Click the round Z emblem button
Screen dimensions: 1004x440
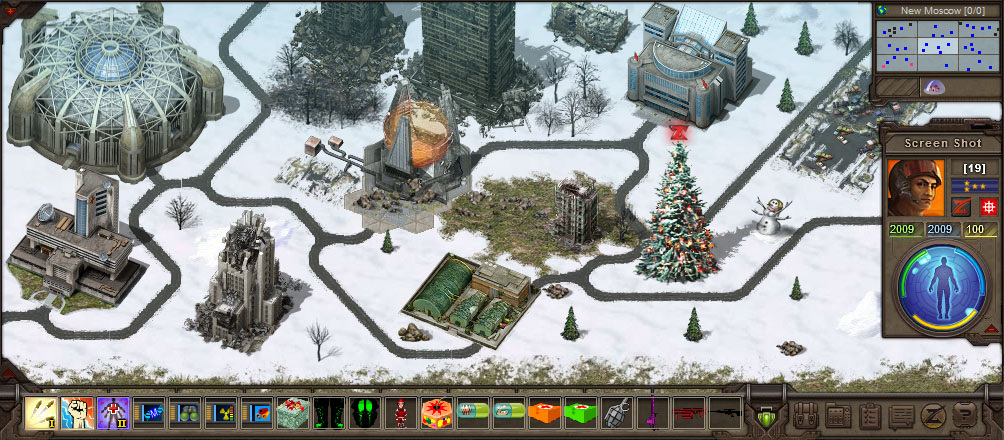(933, 414)
